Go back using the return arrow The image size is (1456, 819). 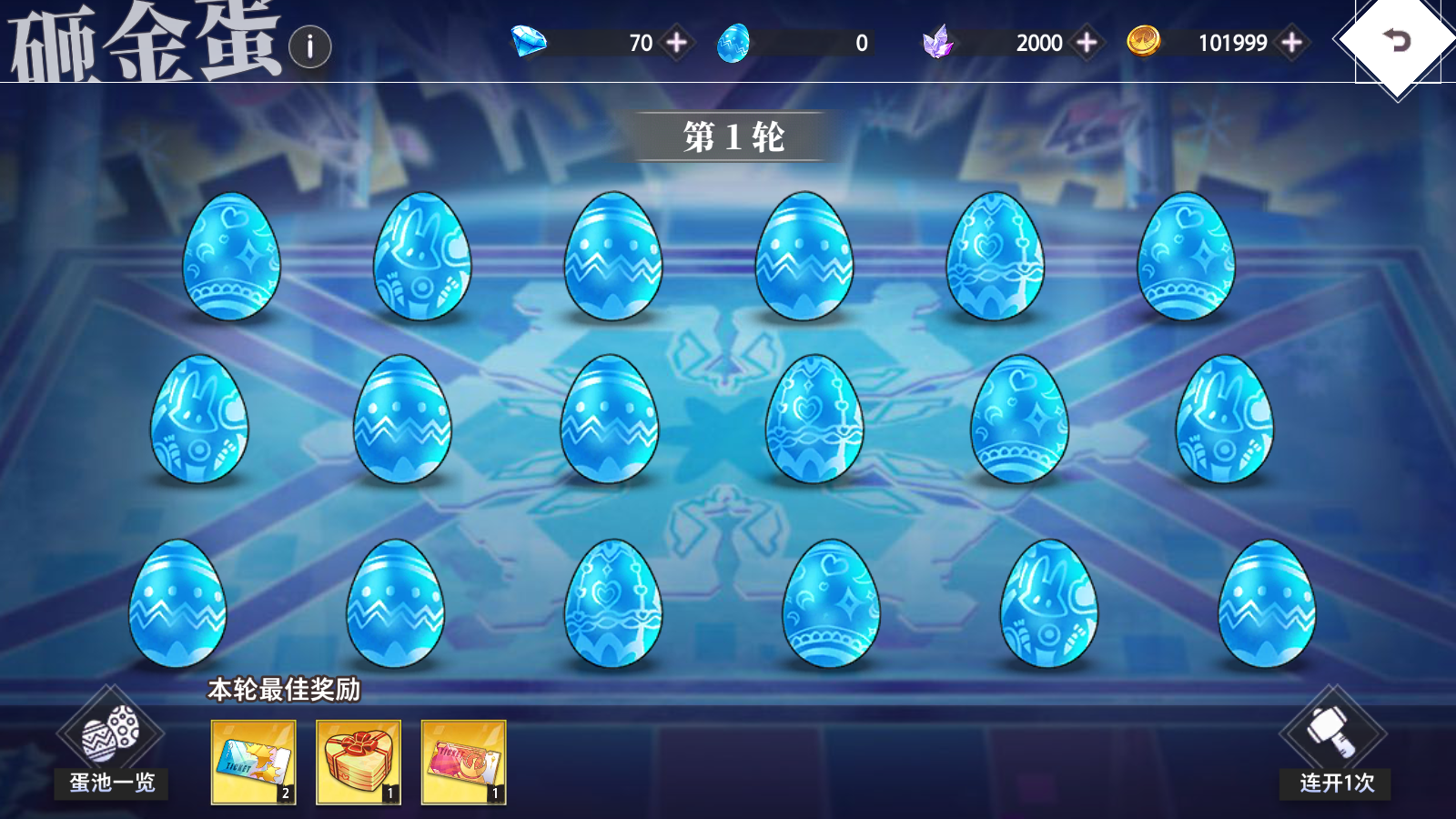coord(1397,40)
